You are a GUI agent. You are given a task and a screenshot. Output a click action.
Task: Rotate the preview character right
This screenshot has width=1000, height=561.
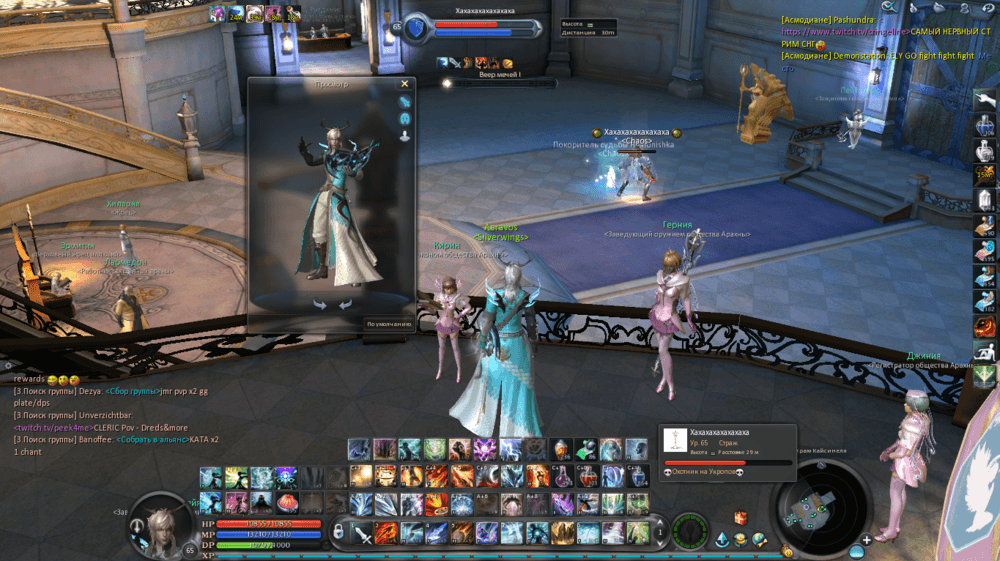point(345,305)
